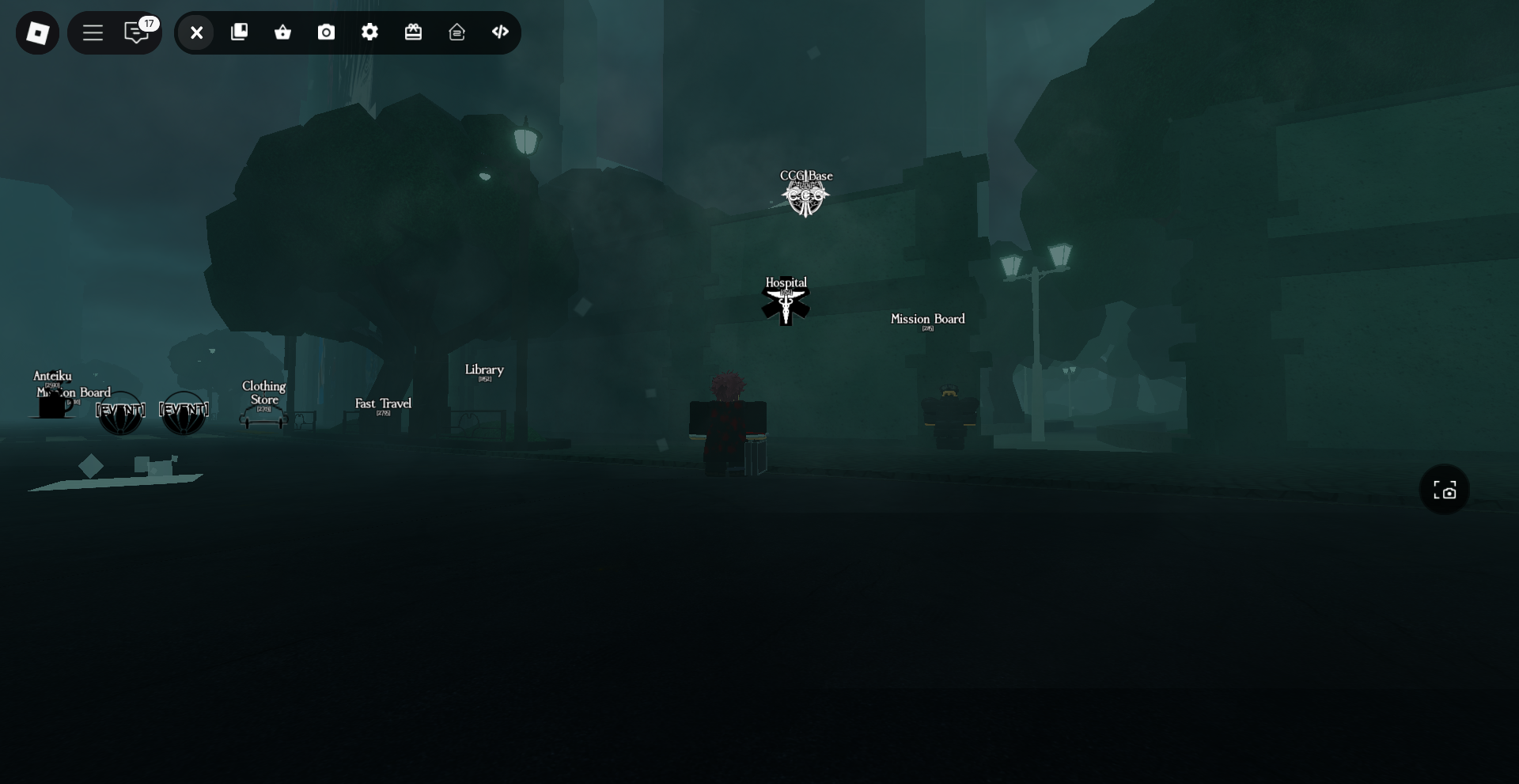Select the Library location label
The image size is (1519, 784).
point(483,370)
